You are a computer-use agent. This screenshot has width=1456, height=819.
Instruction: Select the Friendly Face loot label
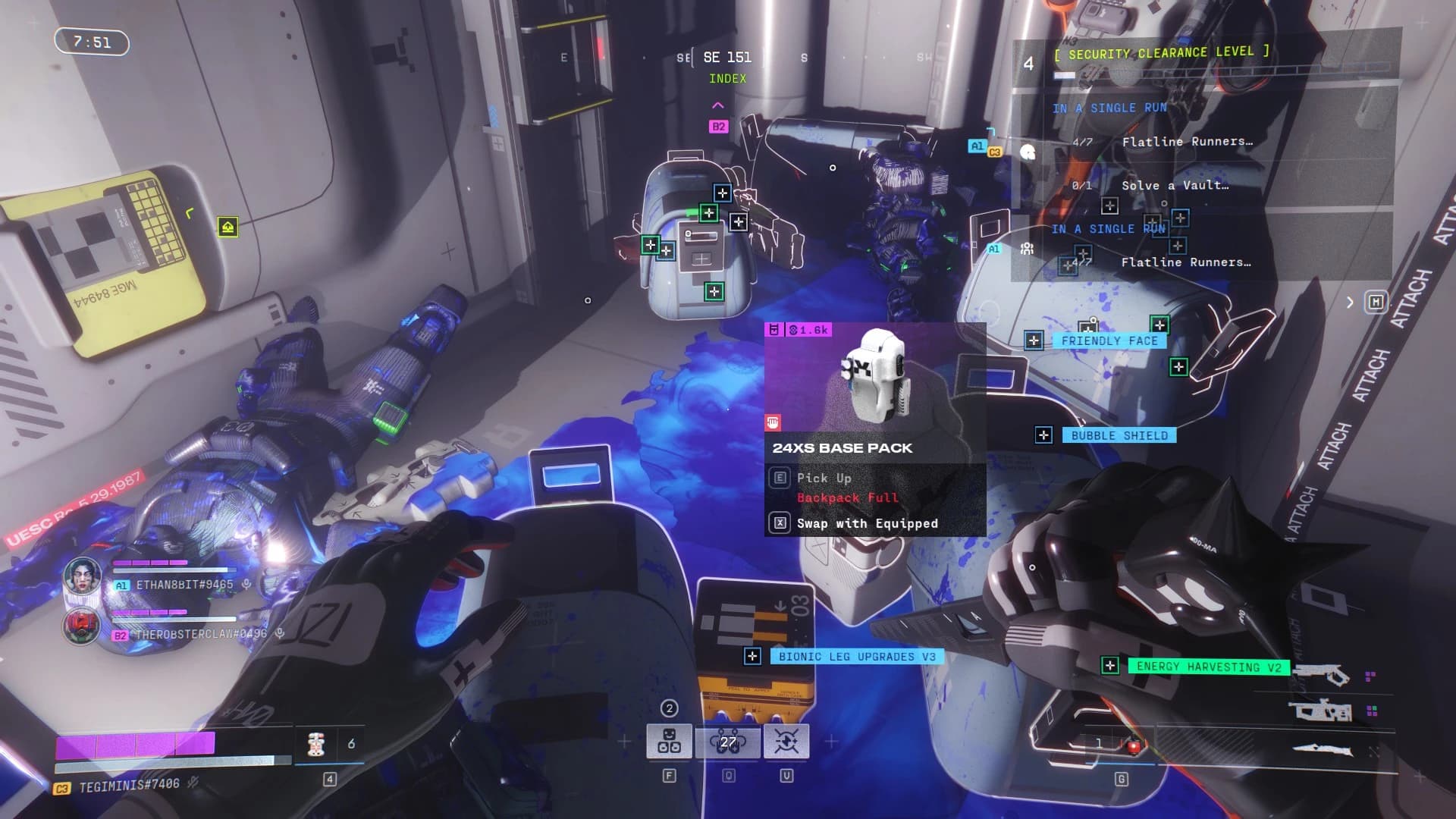(x=1109, y=341)
